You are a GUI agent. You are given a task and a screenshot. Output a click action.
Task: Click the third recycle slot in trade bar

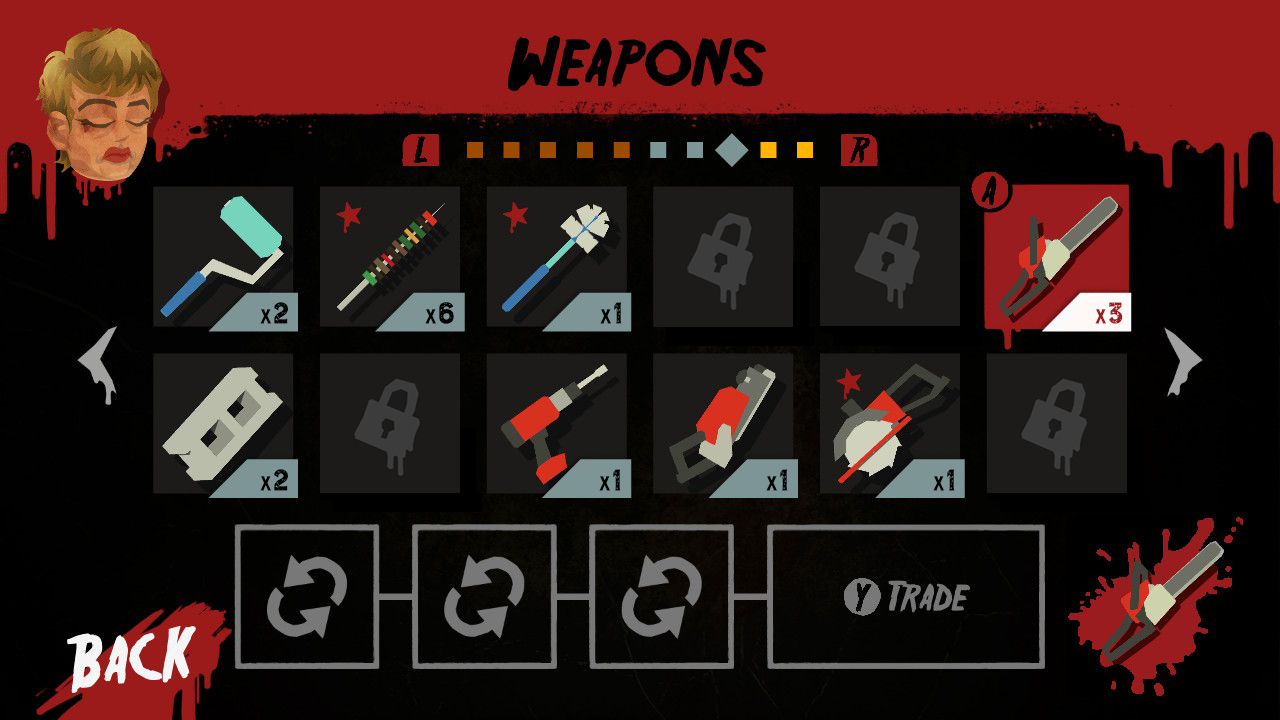point(660,595)
